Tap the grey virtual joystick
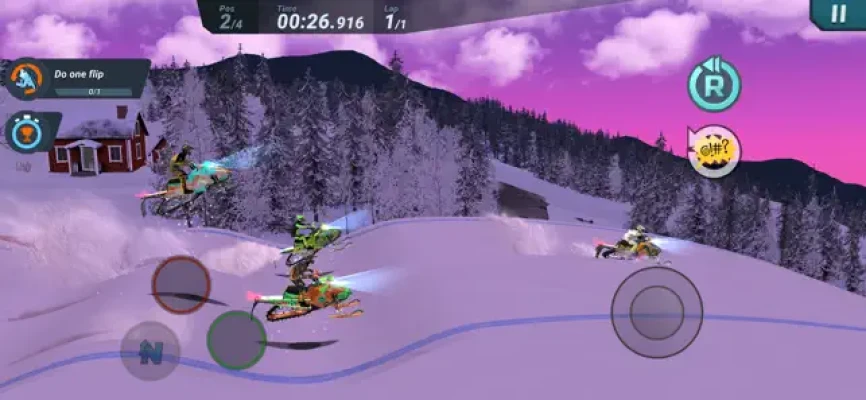Viewport: 866px width, 400px height. pos(656,311)
